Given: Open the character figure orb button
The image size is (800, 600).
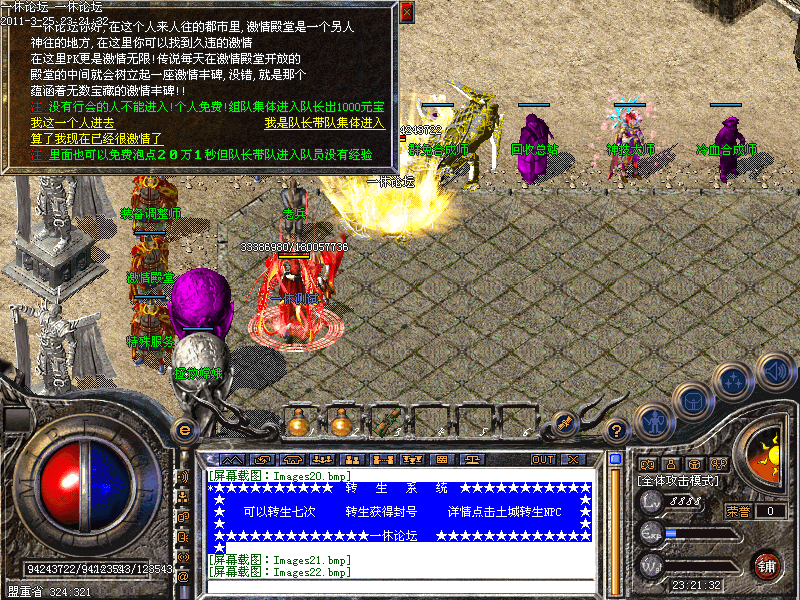Looking at the screenshot, I should [x=654, y=422].
